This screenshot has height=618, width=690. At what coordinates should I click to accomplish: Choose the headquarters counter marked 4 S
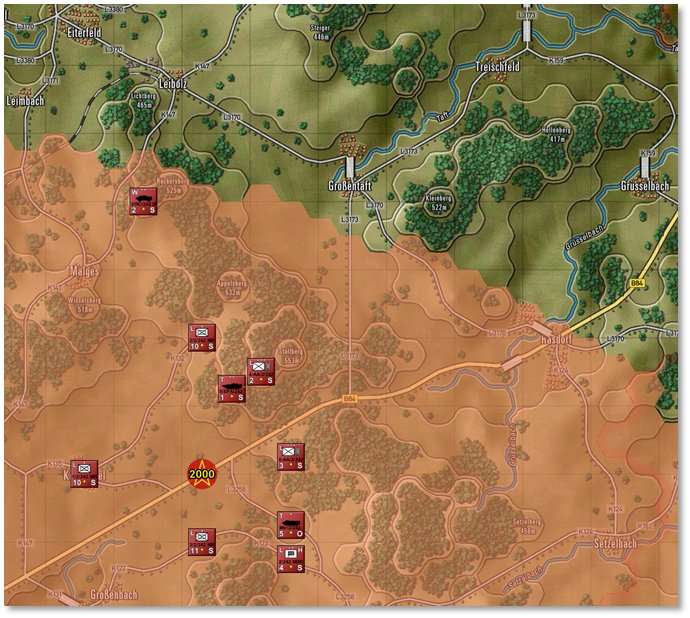[290, 558]
